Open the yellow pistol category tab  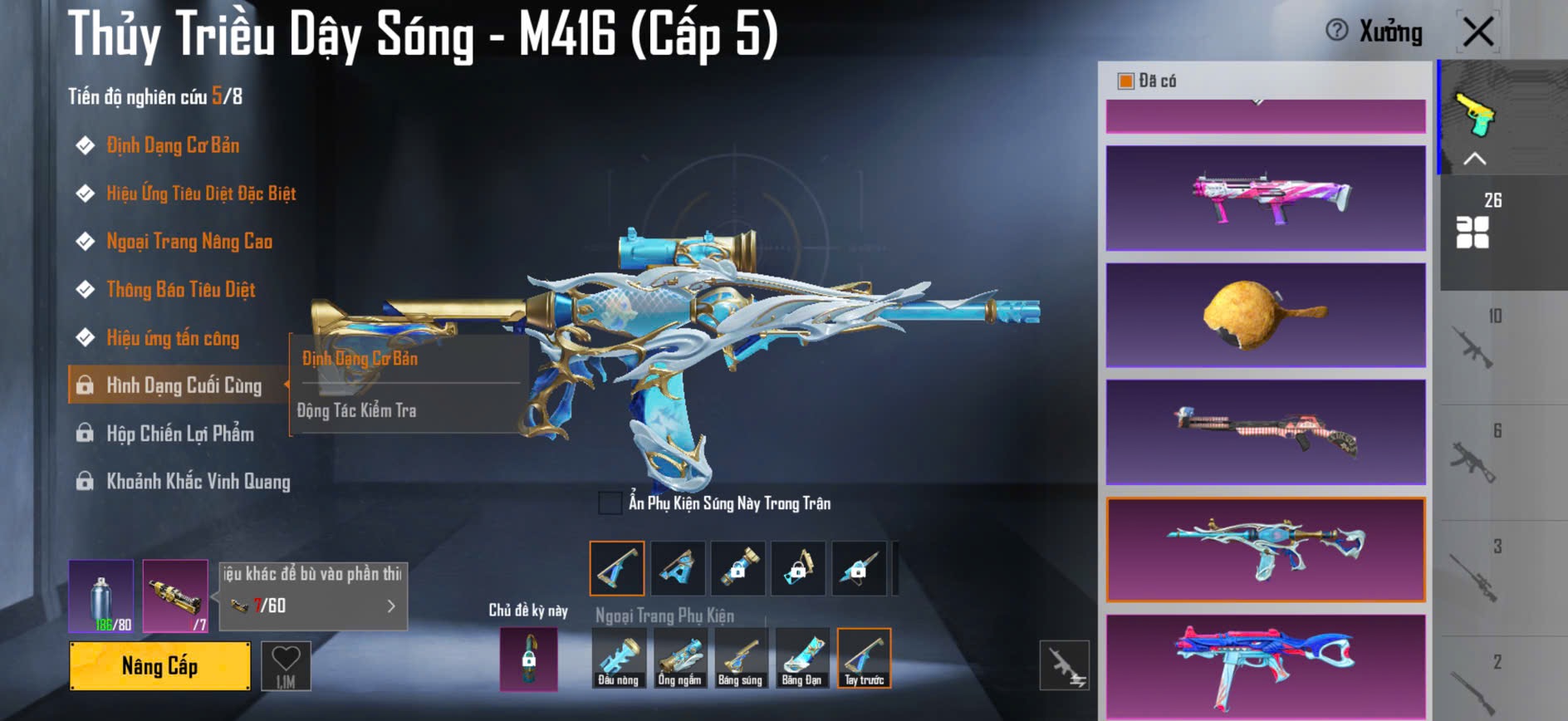pos(1475,115)
